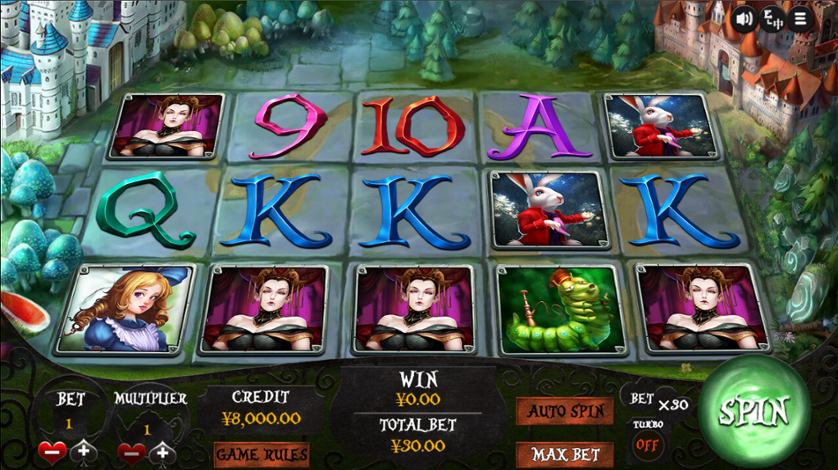Screen dimensions: 838x470
Task: Toggle the Turbo OFF switch
Action: pos(647,443)
